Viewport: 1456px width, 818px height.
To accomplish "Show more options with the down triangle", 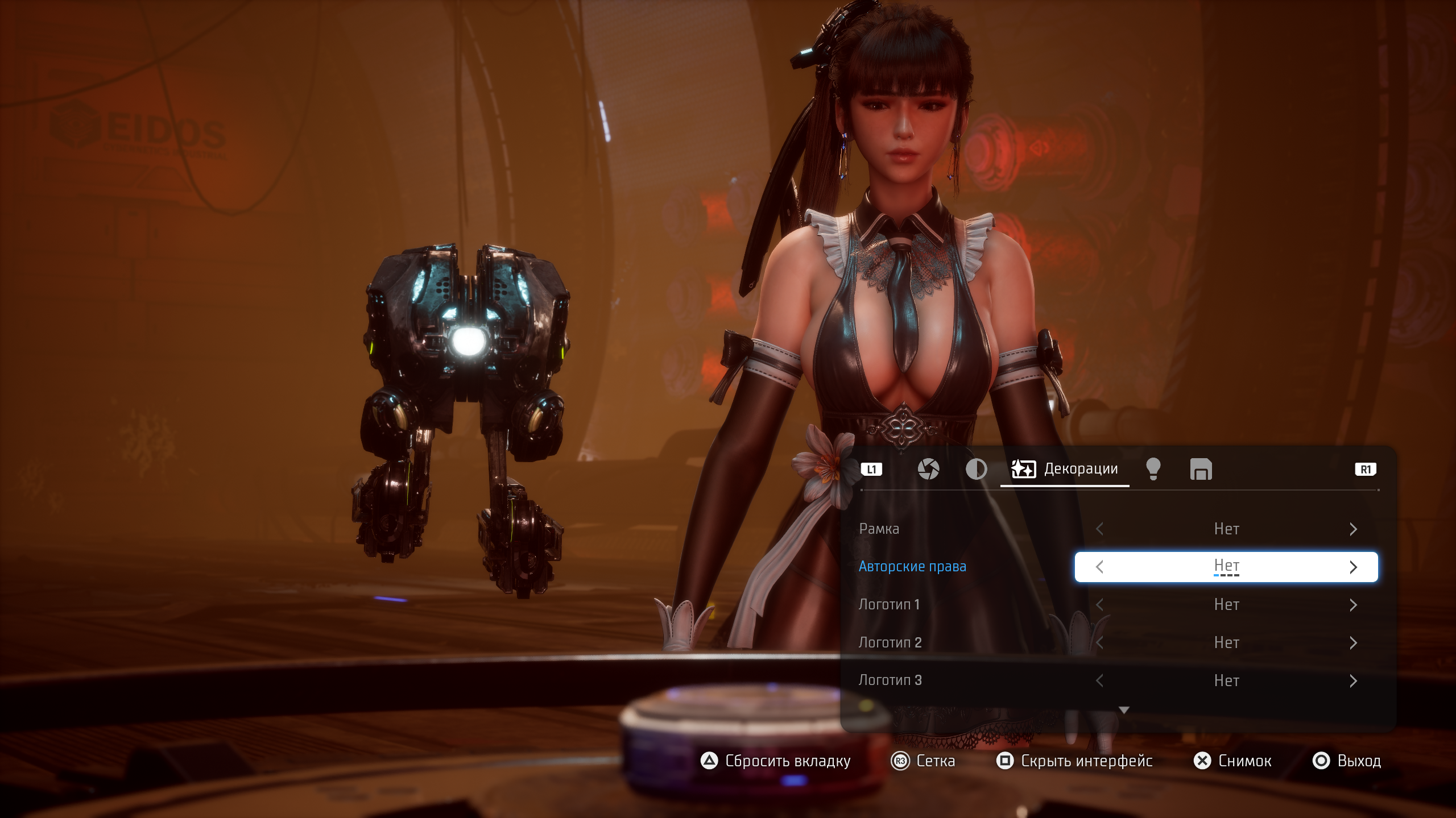I will (x=1124, y=710).
